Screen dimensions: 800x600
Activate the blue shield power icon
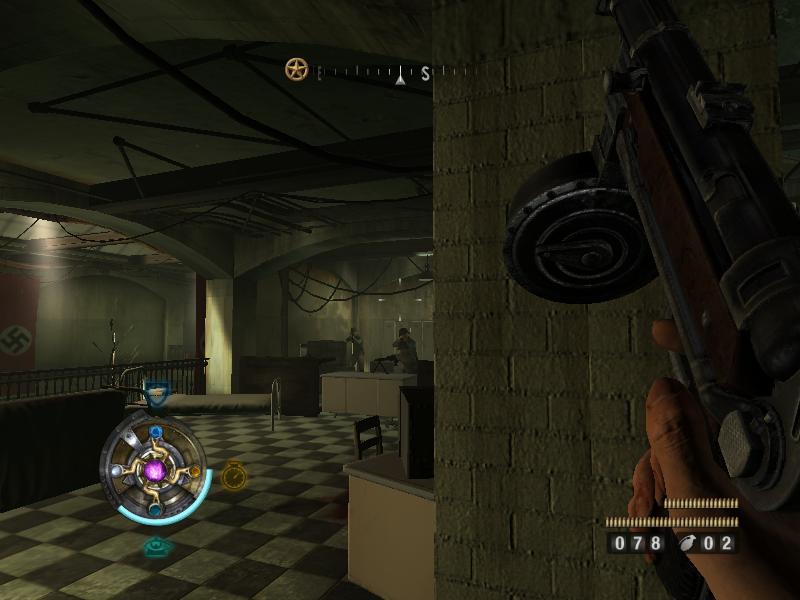(x=155, y=395)
